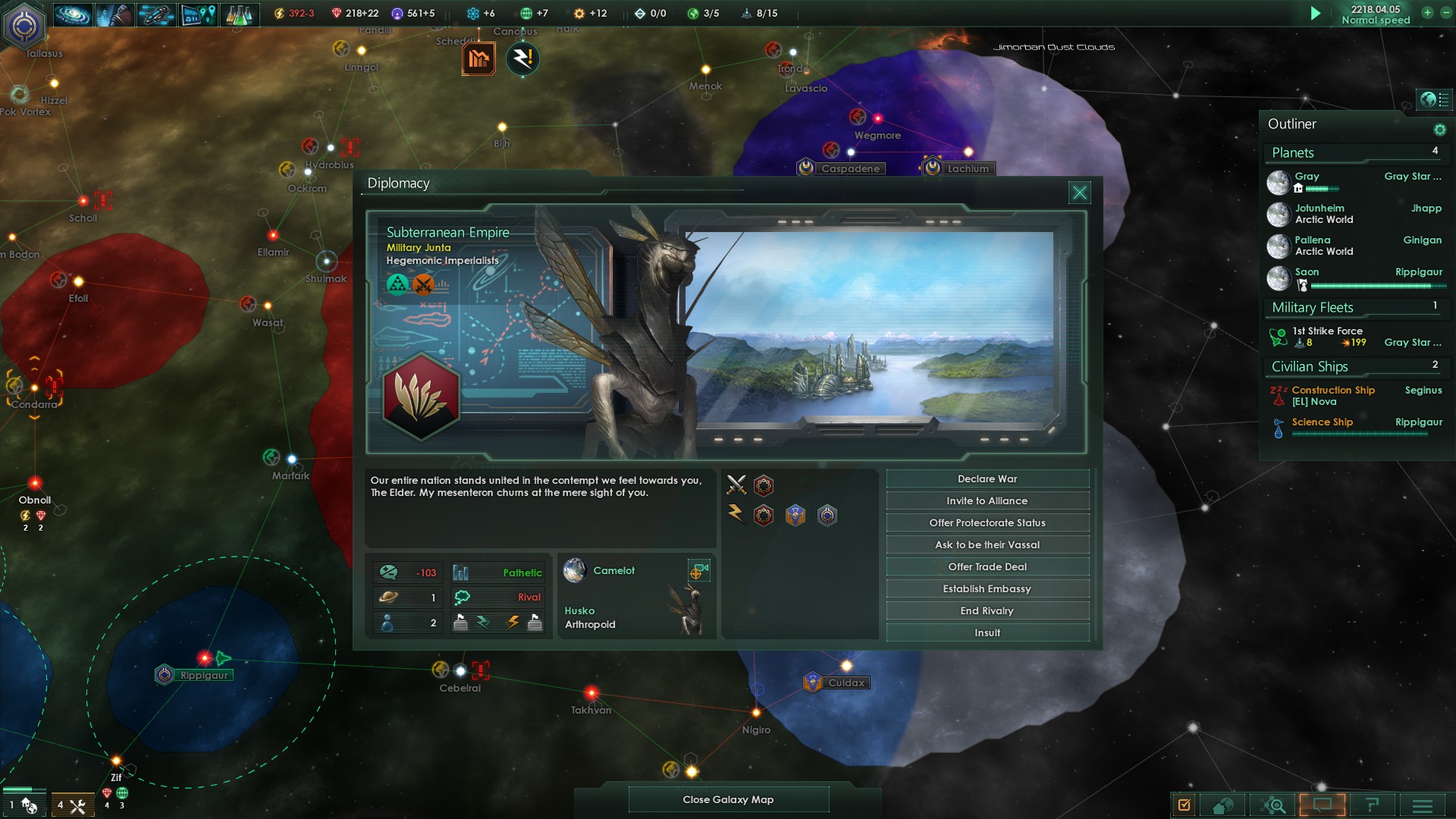Open the menu hamburger icon bottom right
This screenshot has height=819, width=1456.
tap(1423, 805)
